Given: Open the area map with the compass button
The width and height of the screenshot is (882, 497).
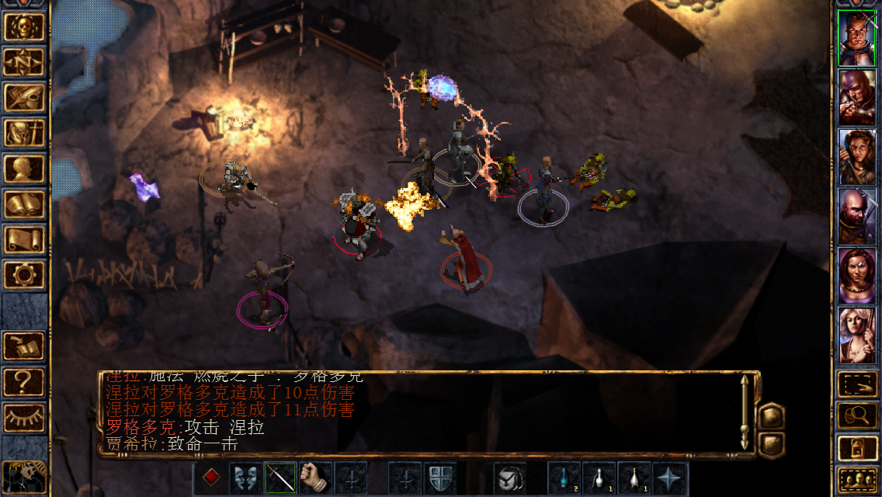Looking at the screenshot, I should pos(24,62).
